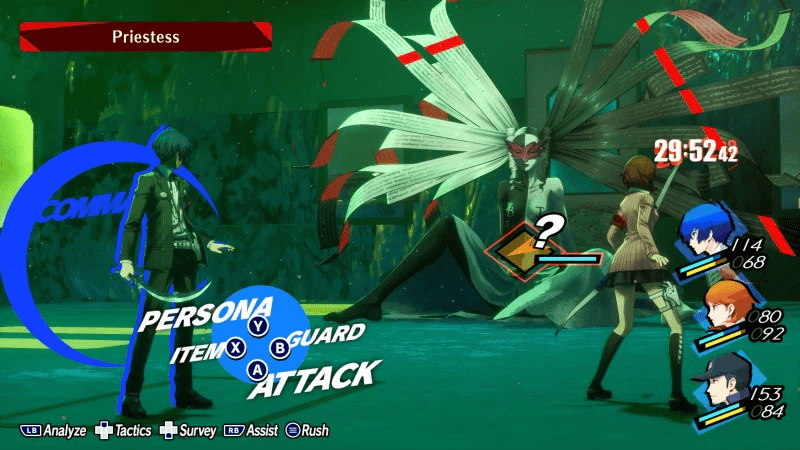Start a Rush attack
Image resolution: width=800 pixels, height=450 pixels.
coord(308,431)
